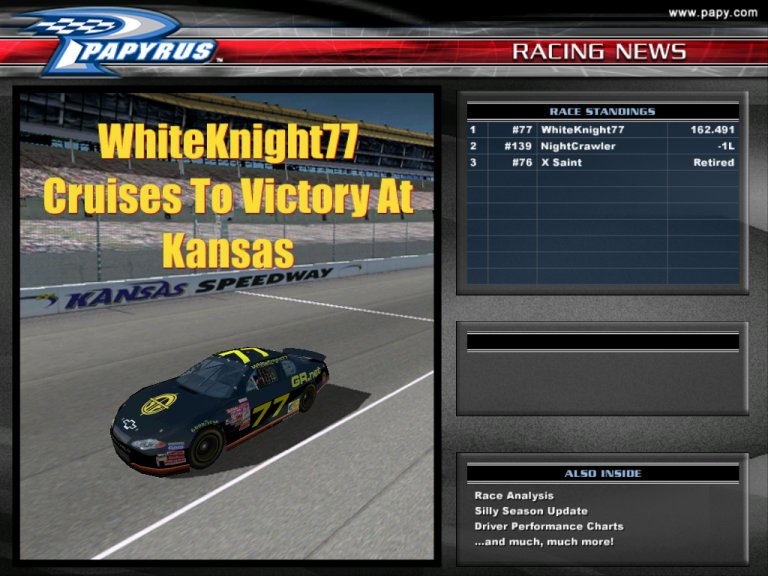Open the www.papy.com link
Screen dimensions: 768x576
coord(712,13)
